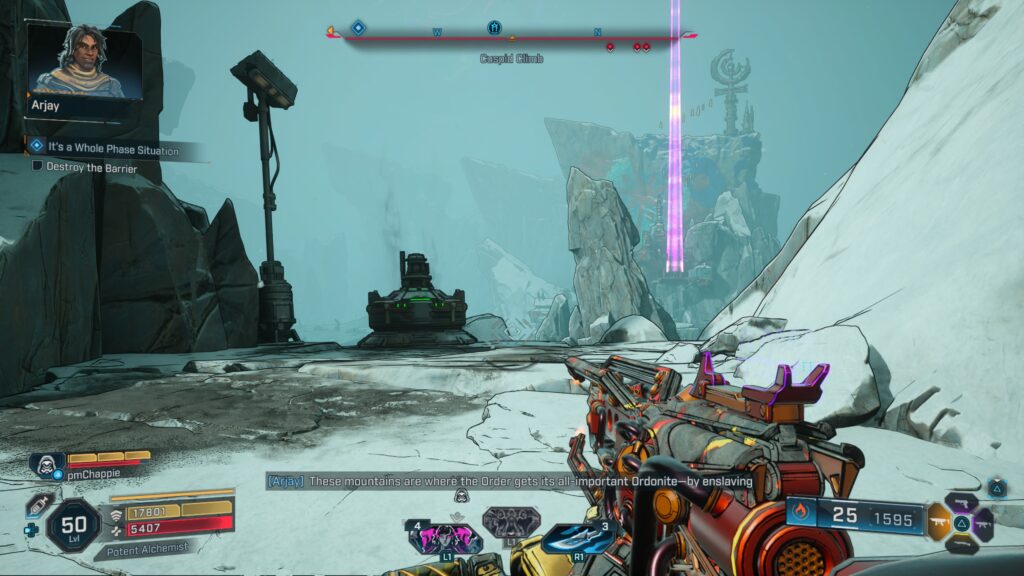Select the circular blue marker on the compass

[493, 27]
